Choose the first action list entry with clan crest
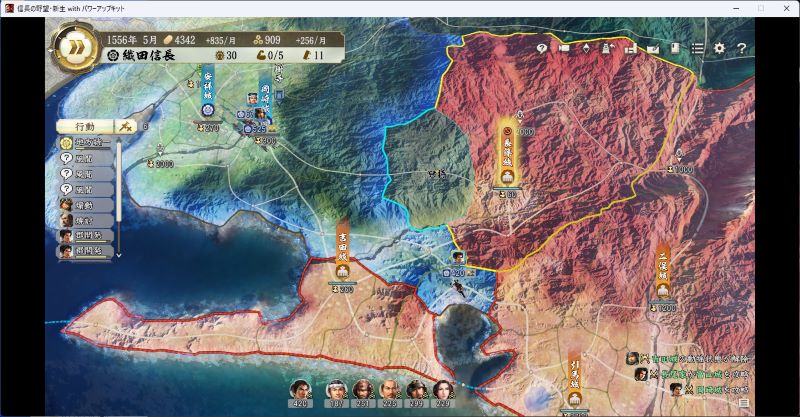This screenshot has height=417, width=800. click(85, 145)
